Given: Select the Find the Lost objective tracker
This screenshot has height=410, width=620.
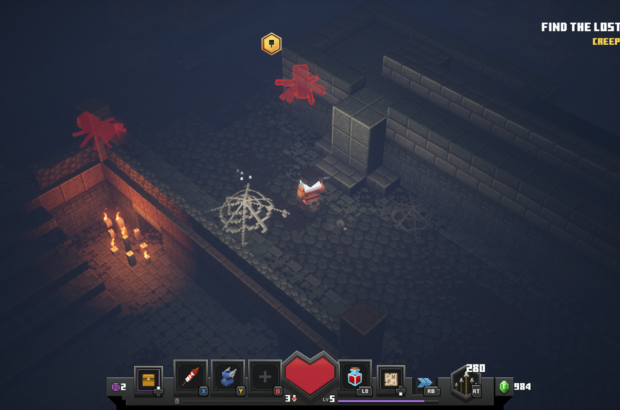Looking at the screenshot, I should 580,28.
